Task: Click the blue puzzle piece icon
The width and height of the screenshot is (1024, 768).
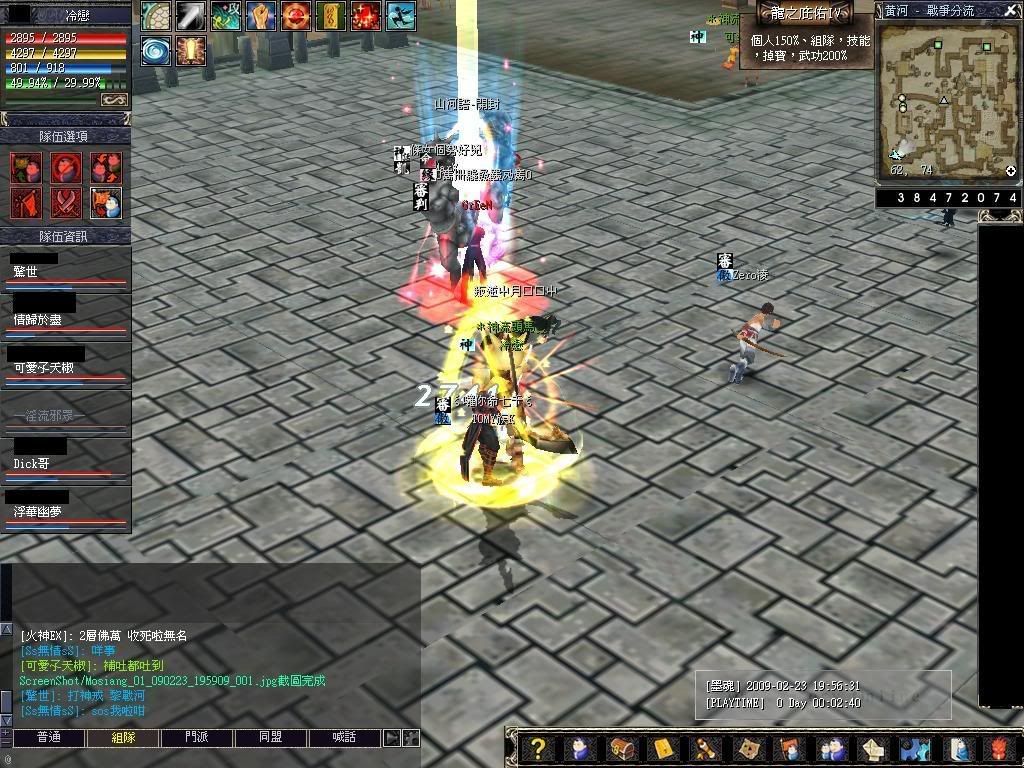Action: click(x=914, y=749)
